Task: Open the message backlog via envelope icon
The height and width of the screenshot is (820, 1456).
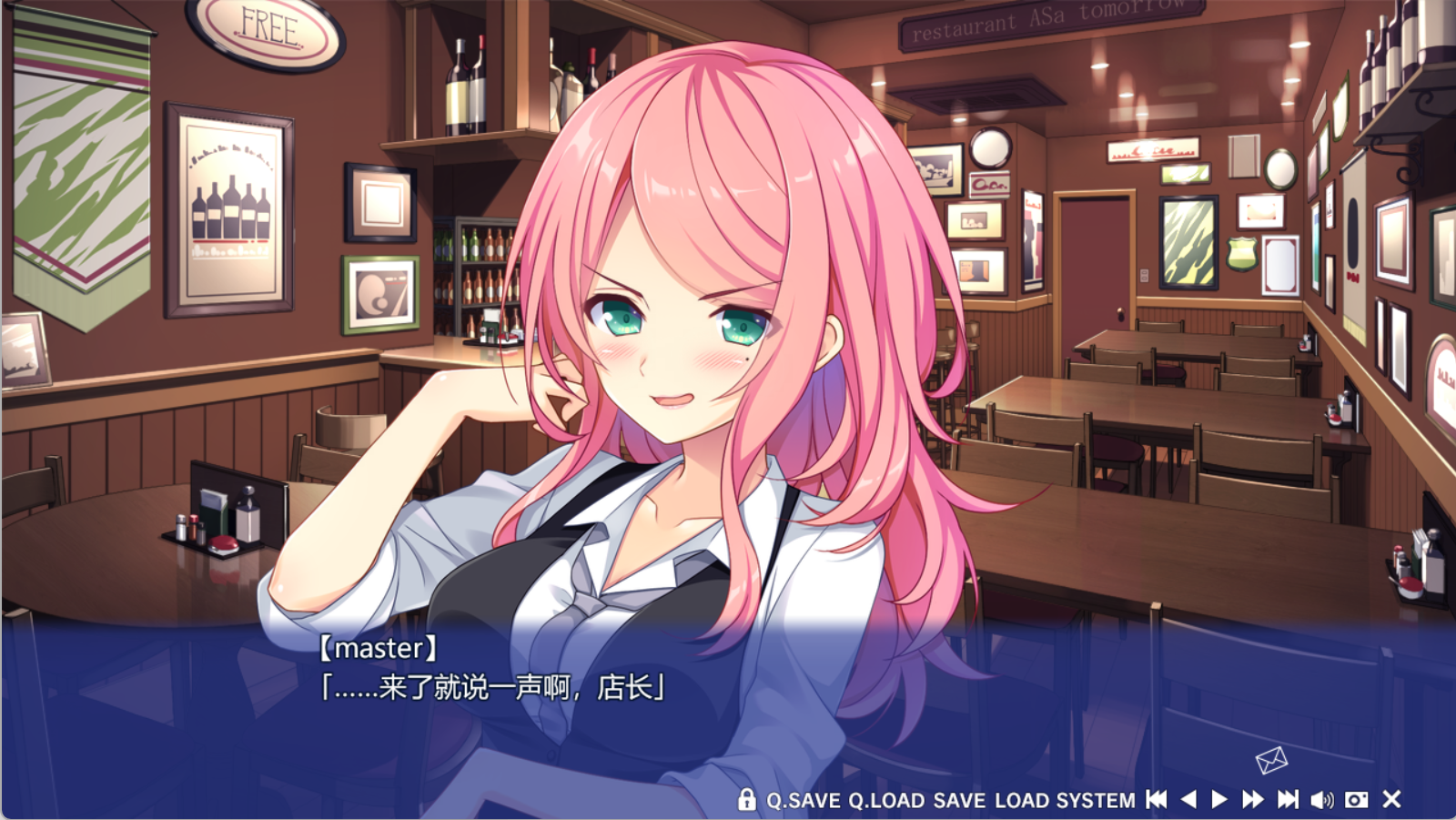Action: 1271,759
